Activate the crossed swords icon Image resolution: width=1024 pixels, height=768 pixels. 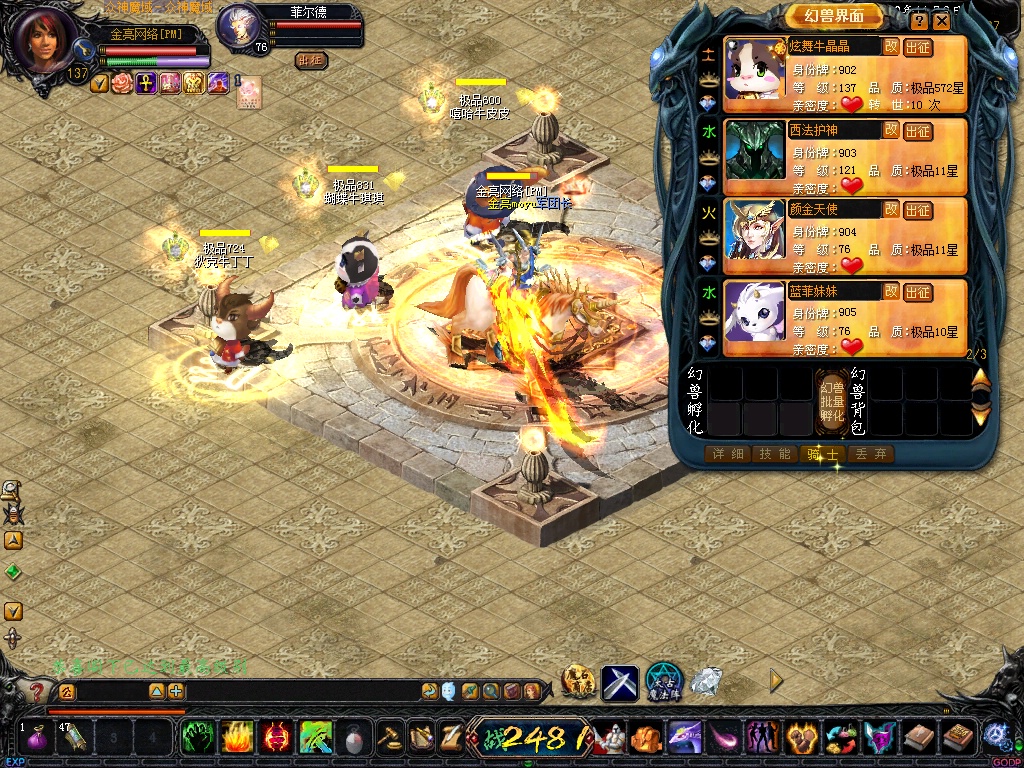point(620,682)
